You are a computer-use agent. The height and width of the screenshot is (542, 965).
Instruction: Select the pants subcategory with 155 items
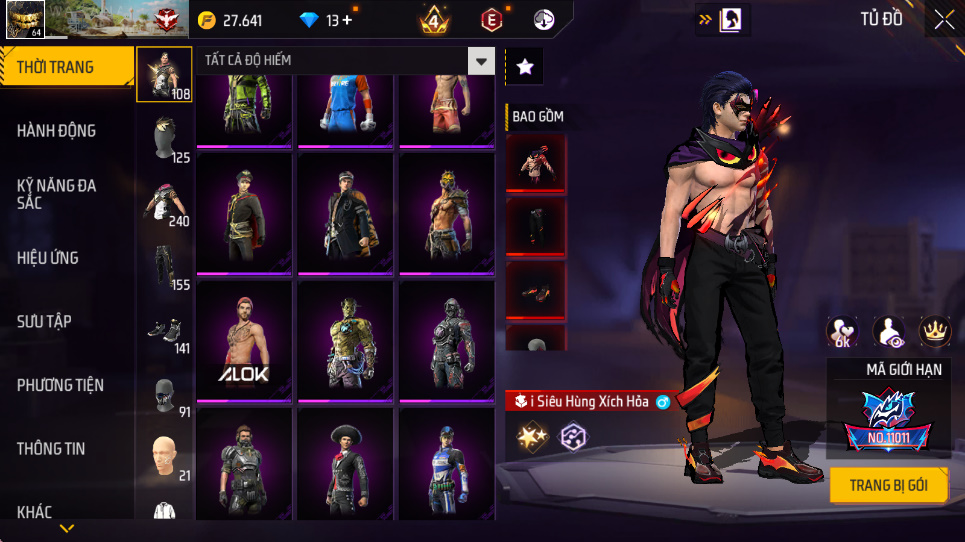[165, 269]
